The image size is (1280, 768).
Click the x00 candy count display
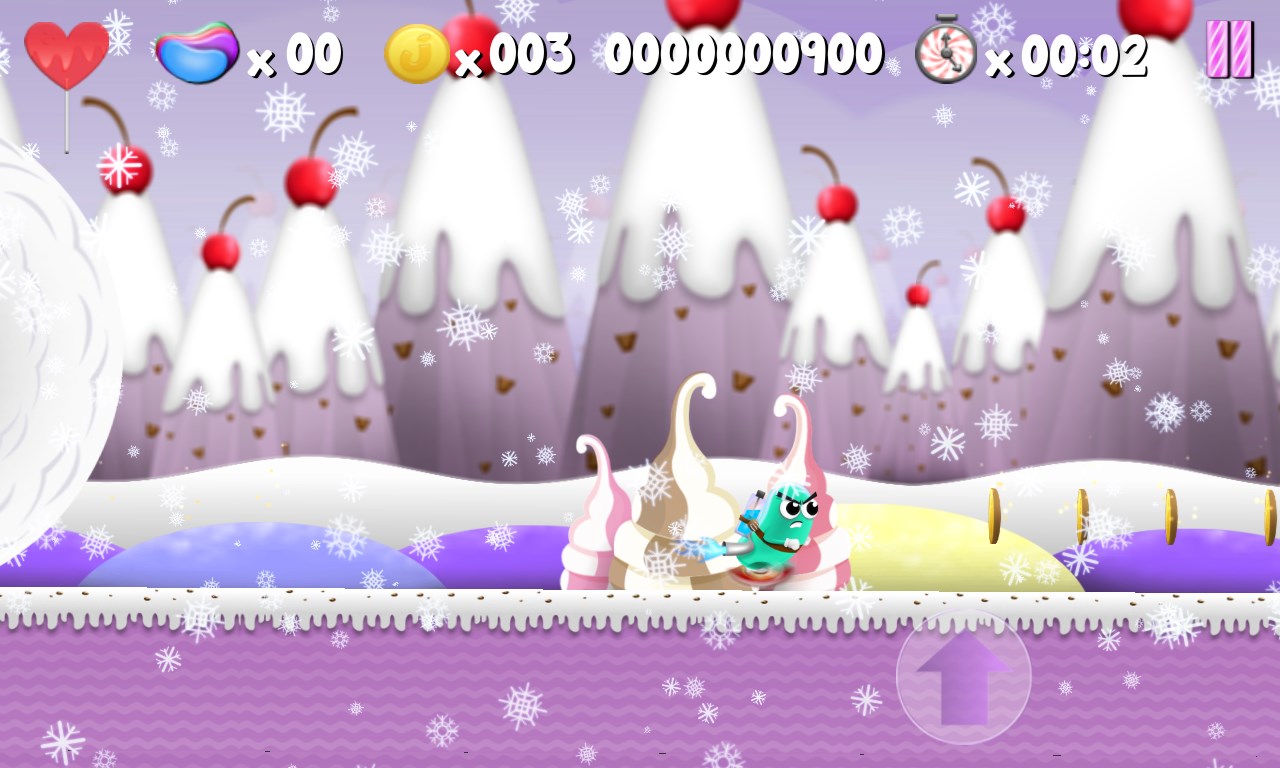pos(295,55)
